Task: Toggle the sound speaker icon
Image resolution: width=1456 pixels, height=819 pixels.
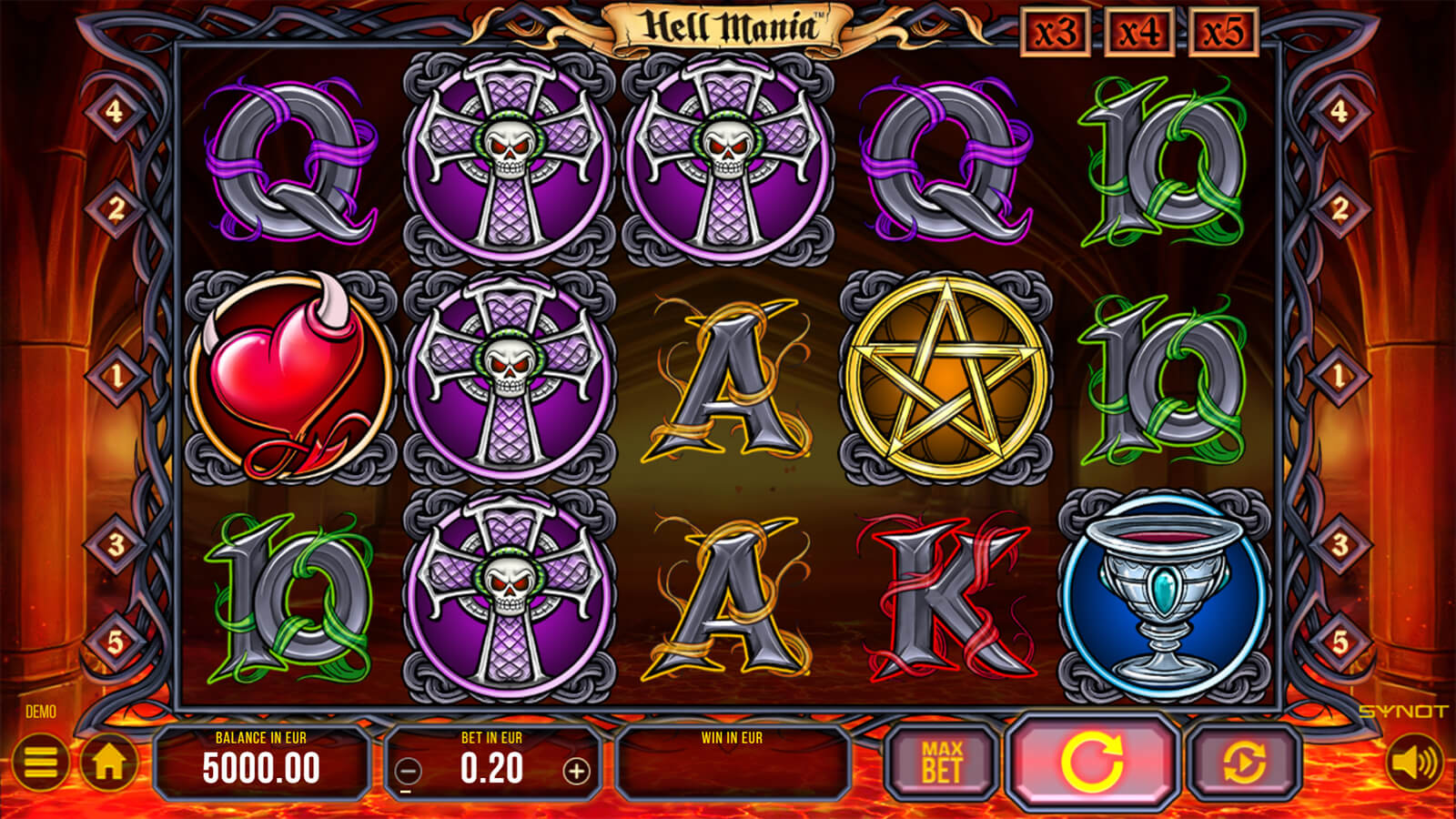Action: tap(1415, 763)
